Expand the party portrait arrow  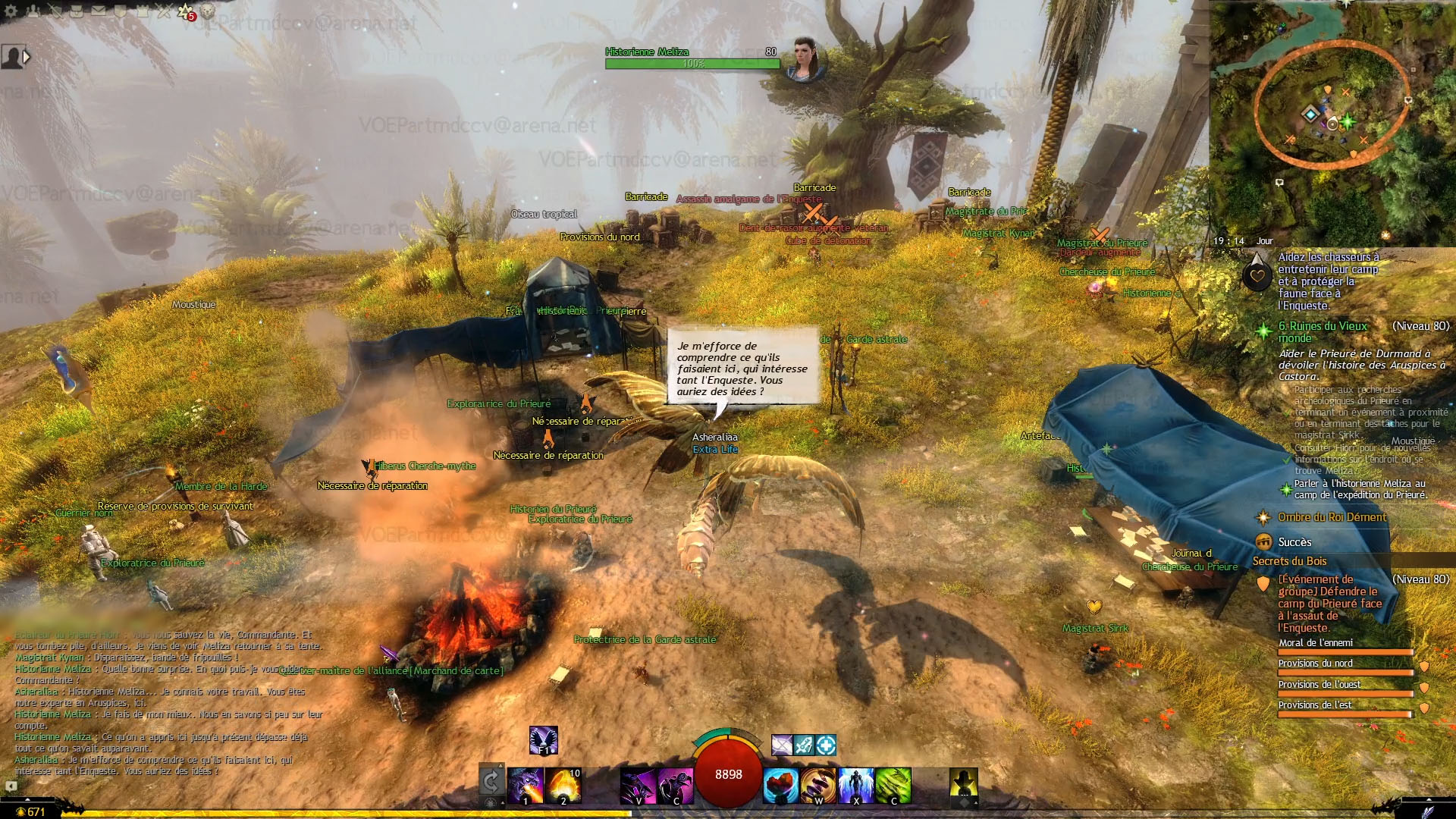click(x=27, y=57)
